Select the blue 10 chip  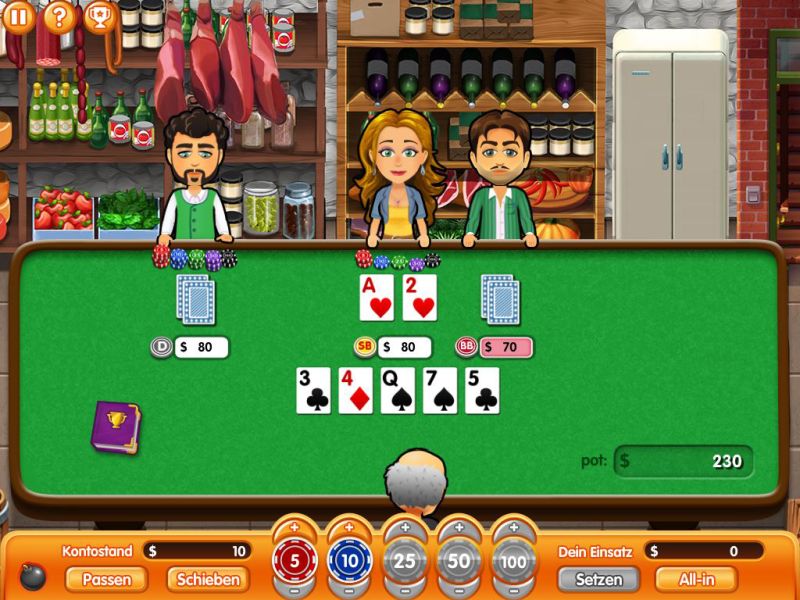[x=349, y=561]
